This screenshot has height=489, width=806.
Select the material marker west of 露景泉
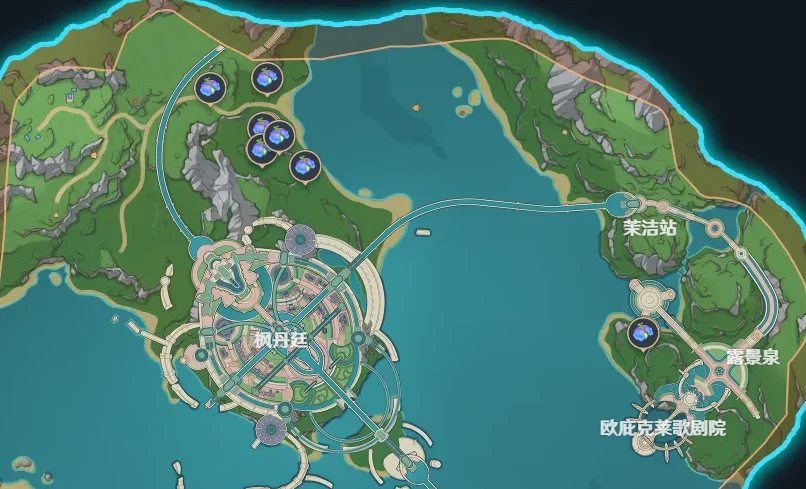tap(644, 333)
